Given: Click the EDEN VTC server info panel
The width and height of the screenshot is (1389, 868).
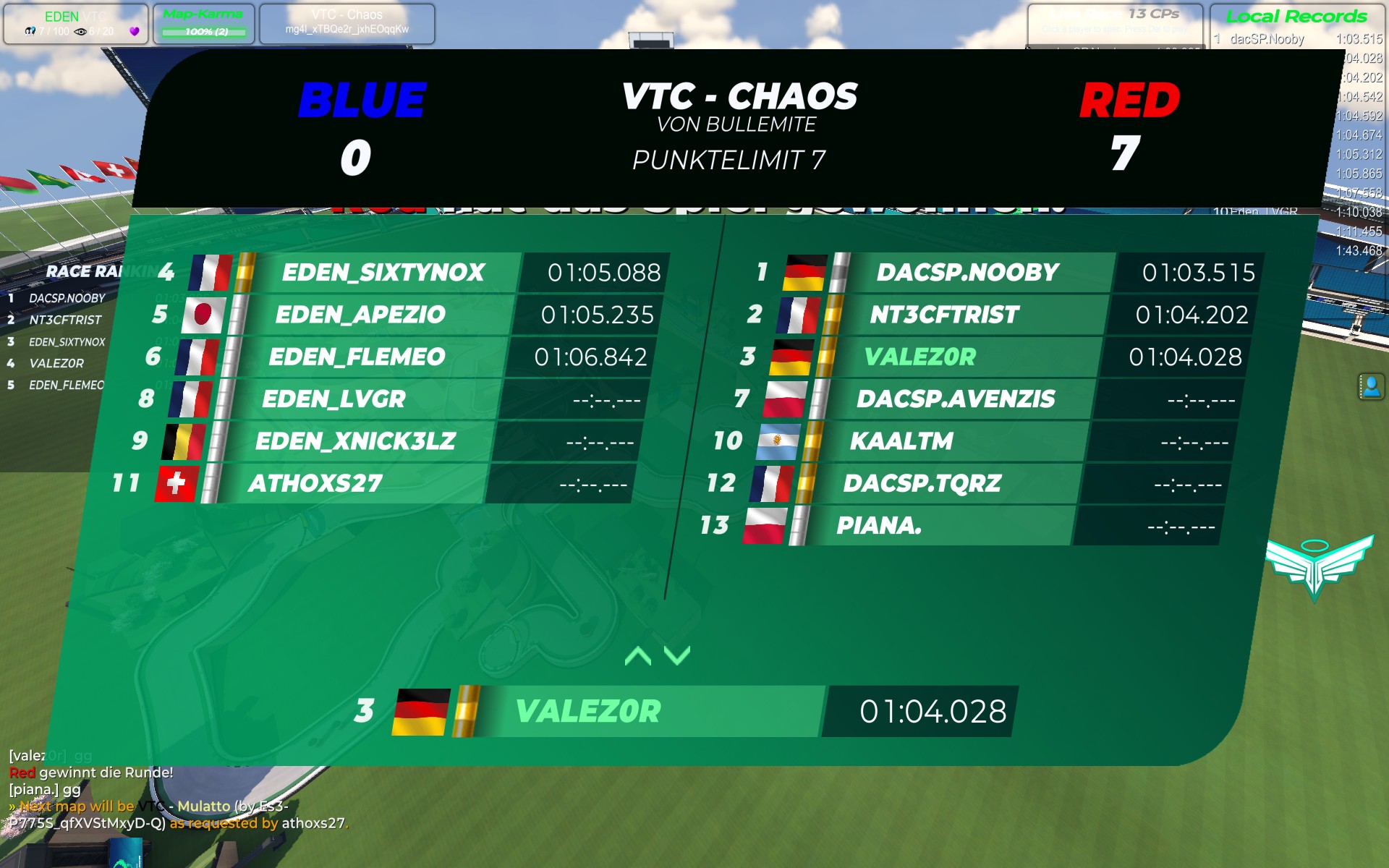Looking at the screenshot, I should coord(76,24).
